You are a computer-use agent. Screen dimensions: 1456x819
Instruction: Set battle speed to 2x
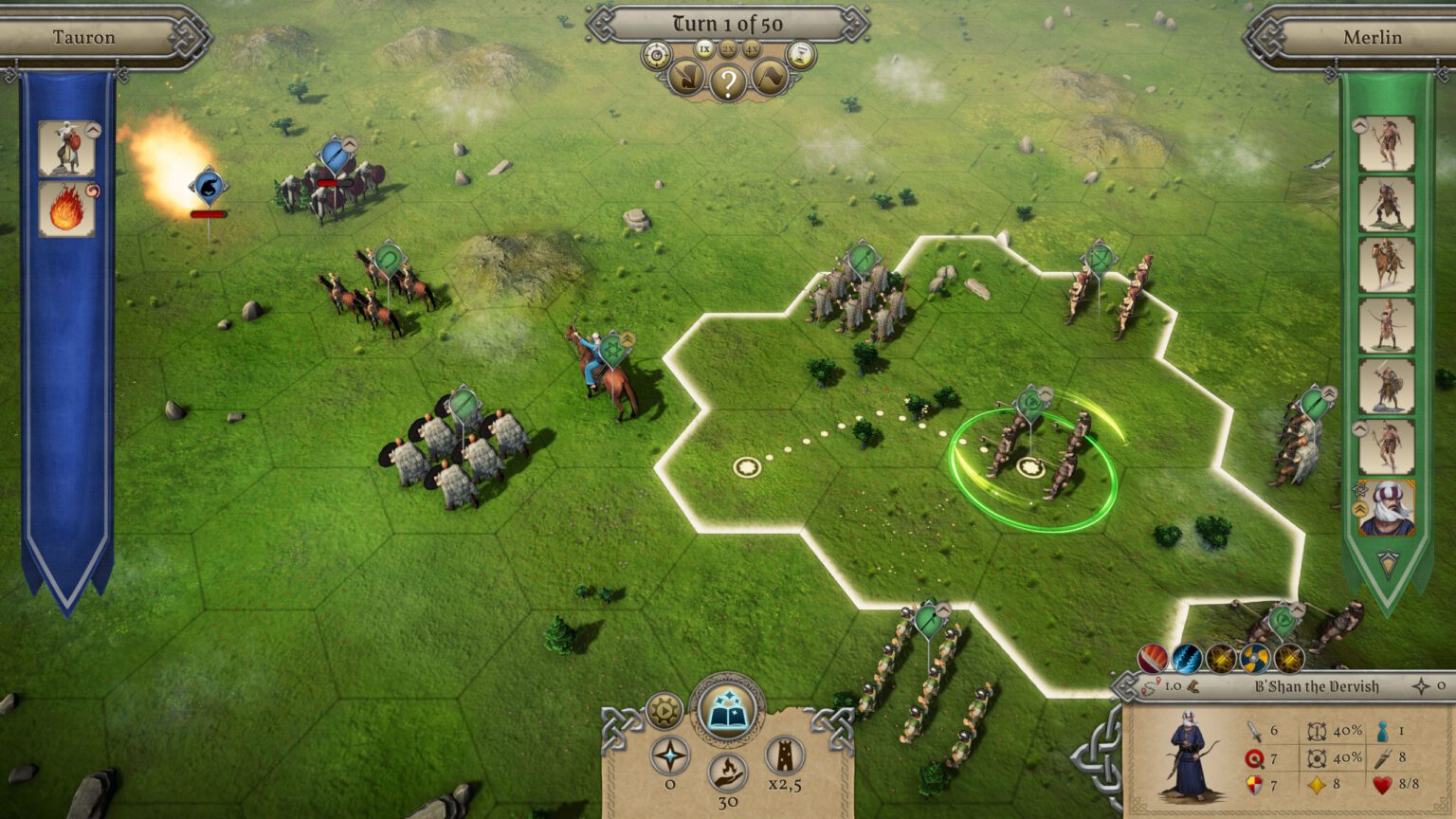(728, 48)
